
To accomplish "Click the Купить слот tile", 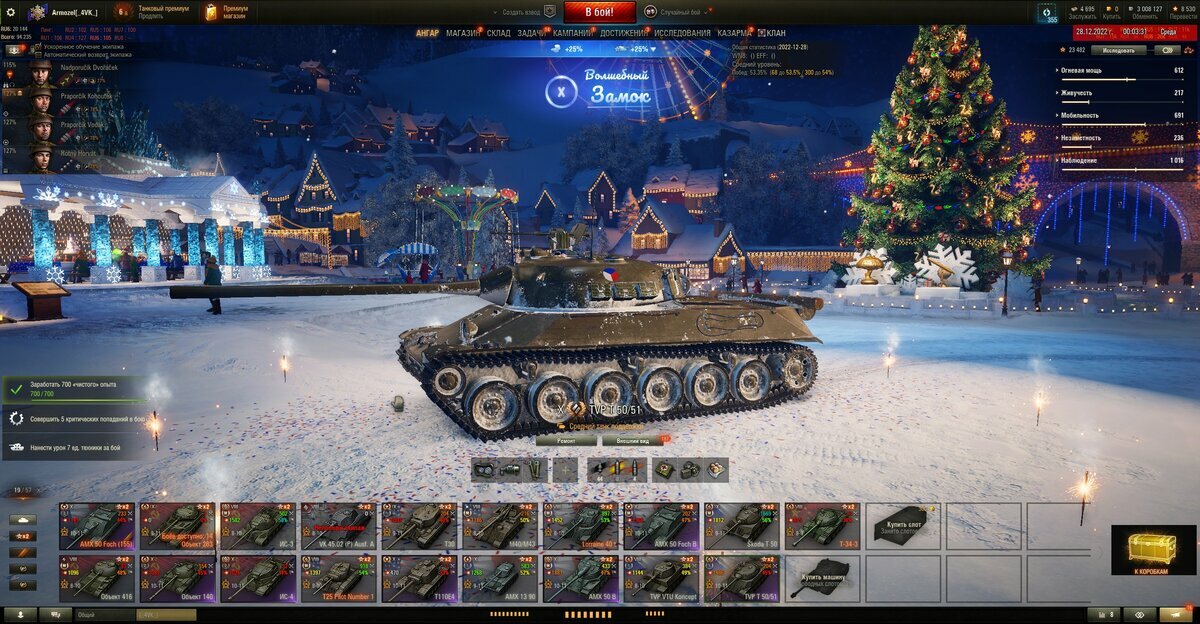I will (x=903, y=526).
